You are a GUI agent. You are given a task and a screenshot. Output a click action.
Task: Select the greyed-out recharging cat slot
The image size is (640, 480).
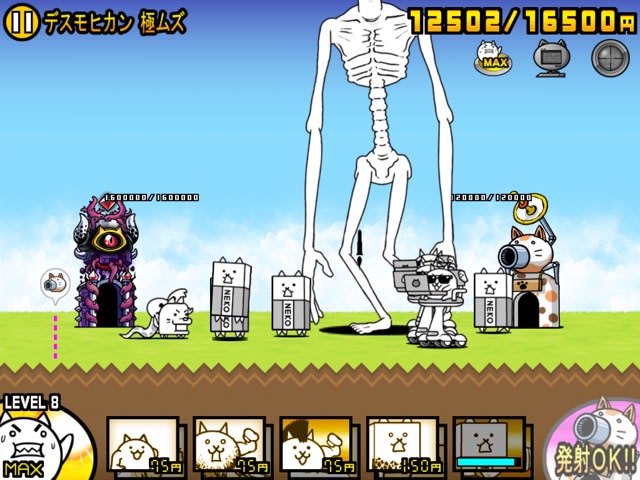(489, 445)
